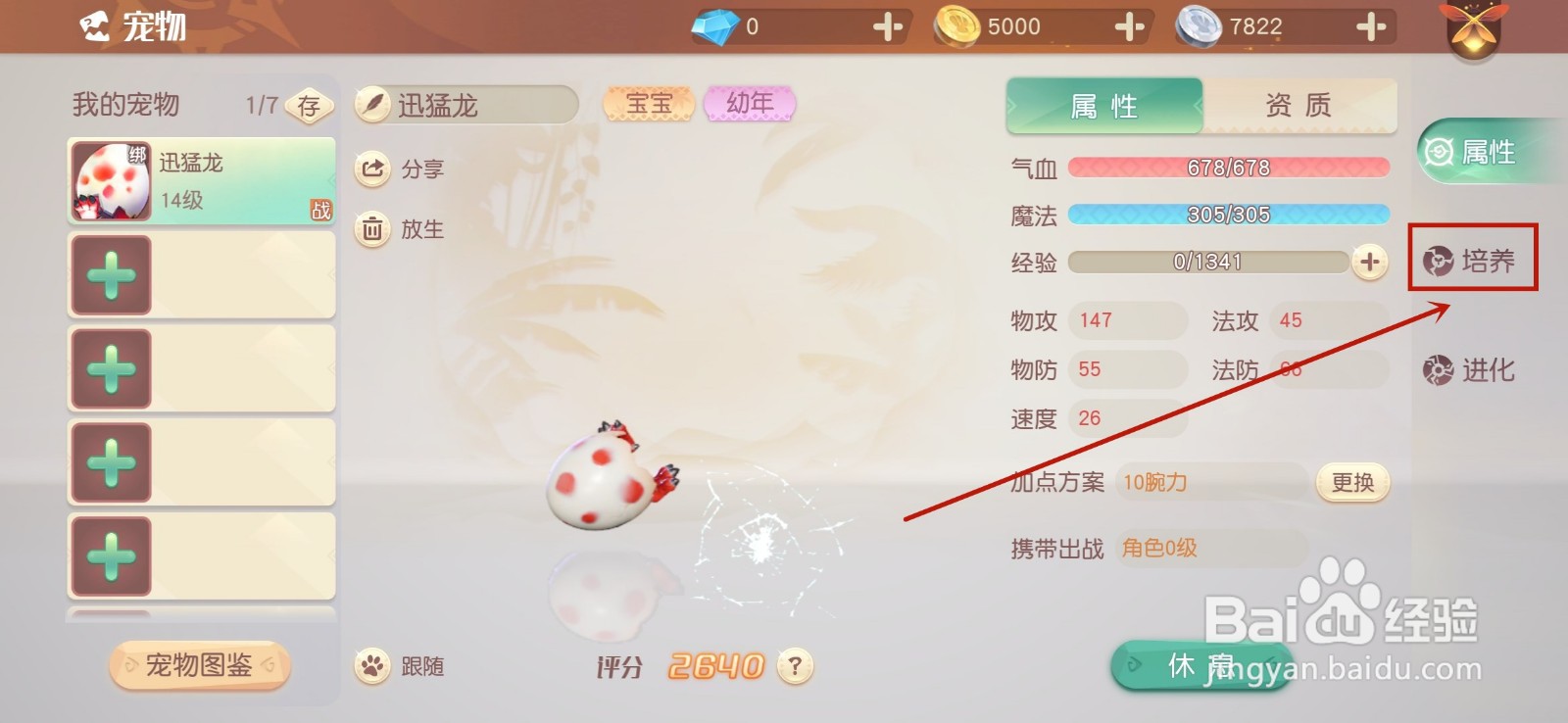Open the 进化 pet evolution icon
The width and height of the screenshot is (1568, 723).
(x=1437, y=370)
